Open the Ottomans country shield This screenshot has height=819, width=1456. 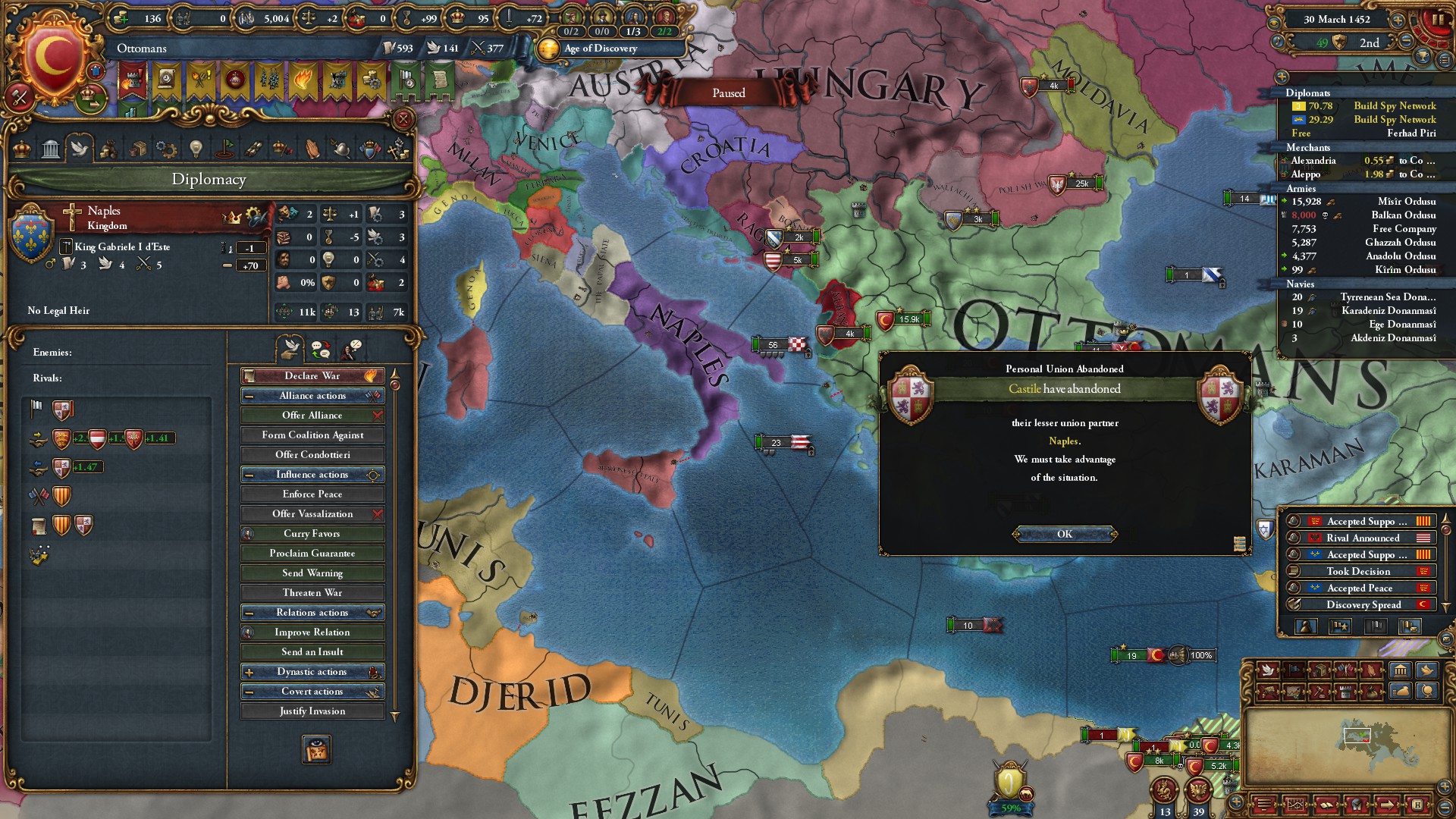(53, 55)
